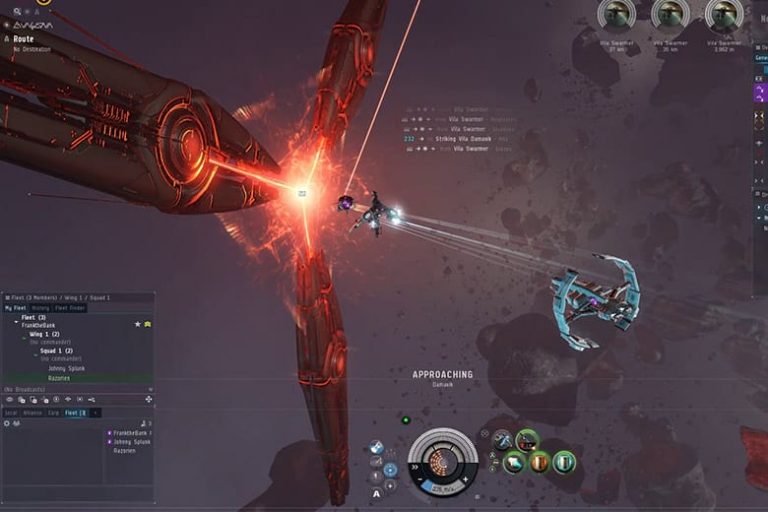Screen dimensions: 768x512
Task: Open the fleet History tab
Action: (x=40, y=308)
